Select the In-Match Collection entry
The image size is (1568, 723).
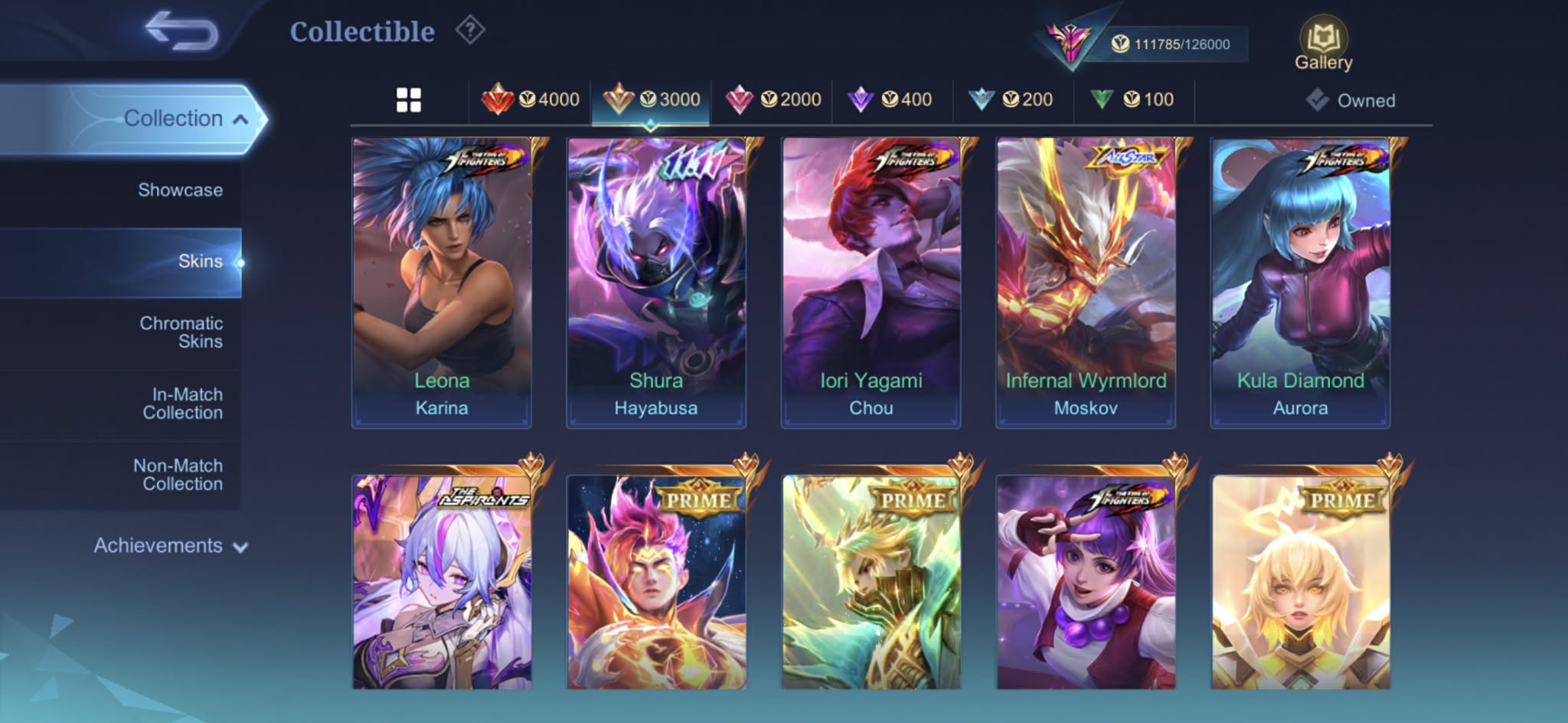click(183, 404)
